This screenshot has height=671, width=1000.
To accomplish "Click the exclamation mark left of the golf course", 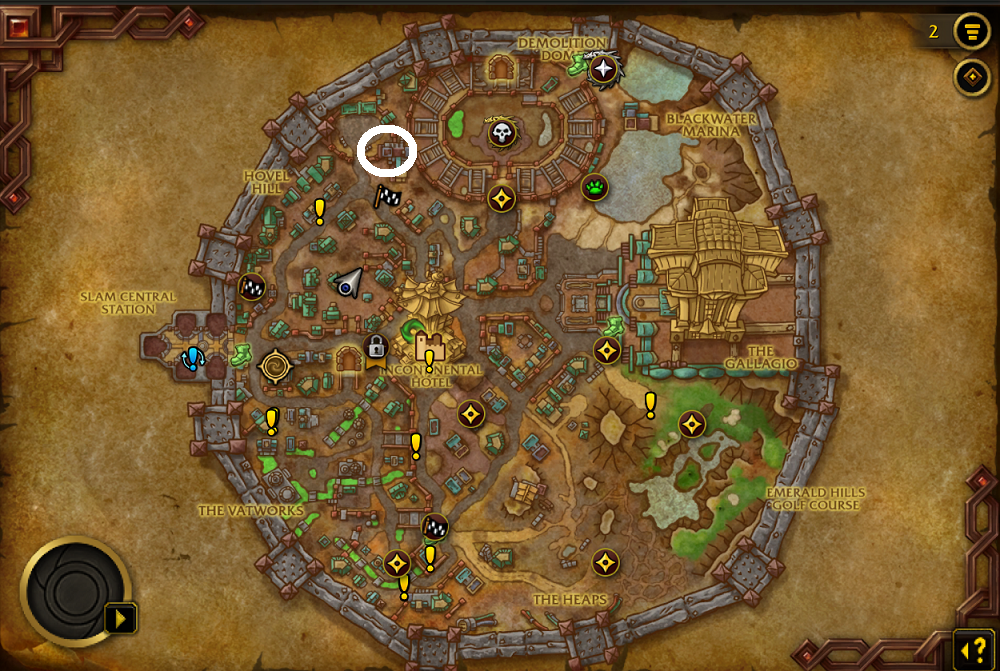I will tap(650, 404).
